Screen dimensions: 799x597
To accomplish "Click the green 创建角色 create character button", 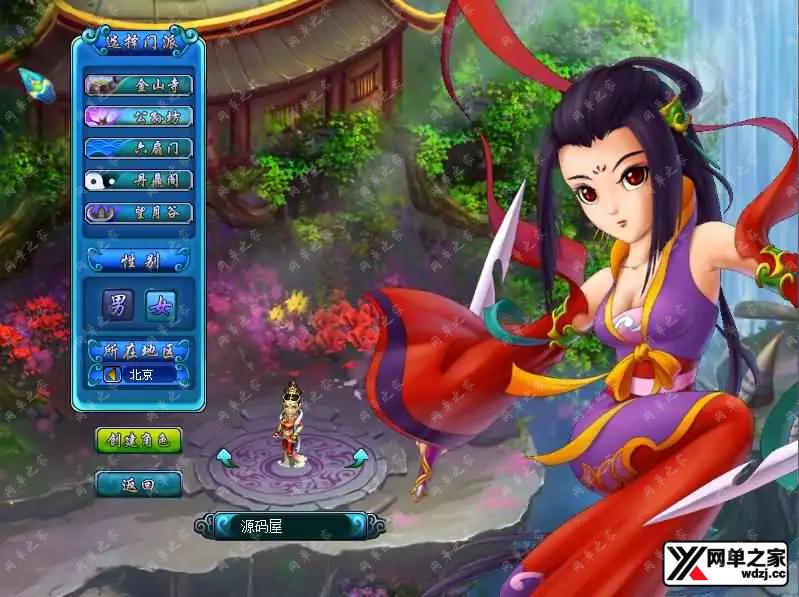I will pos(139,439).
